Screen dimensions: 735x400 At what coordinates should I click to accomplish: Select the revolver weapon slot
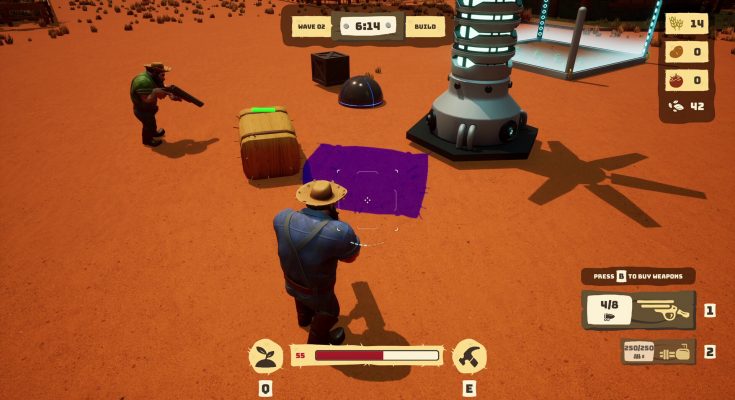tap(638, 310)
